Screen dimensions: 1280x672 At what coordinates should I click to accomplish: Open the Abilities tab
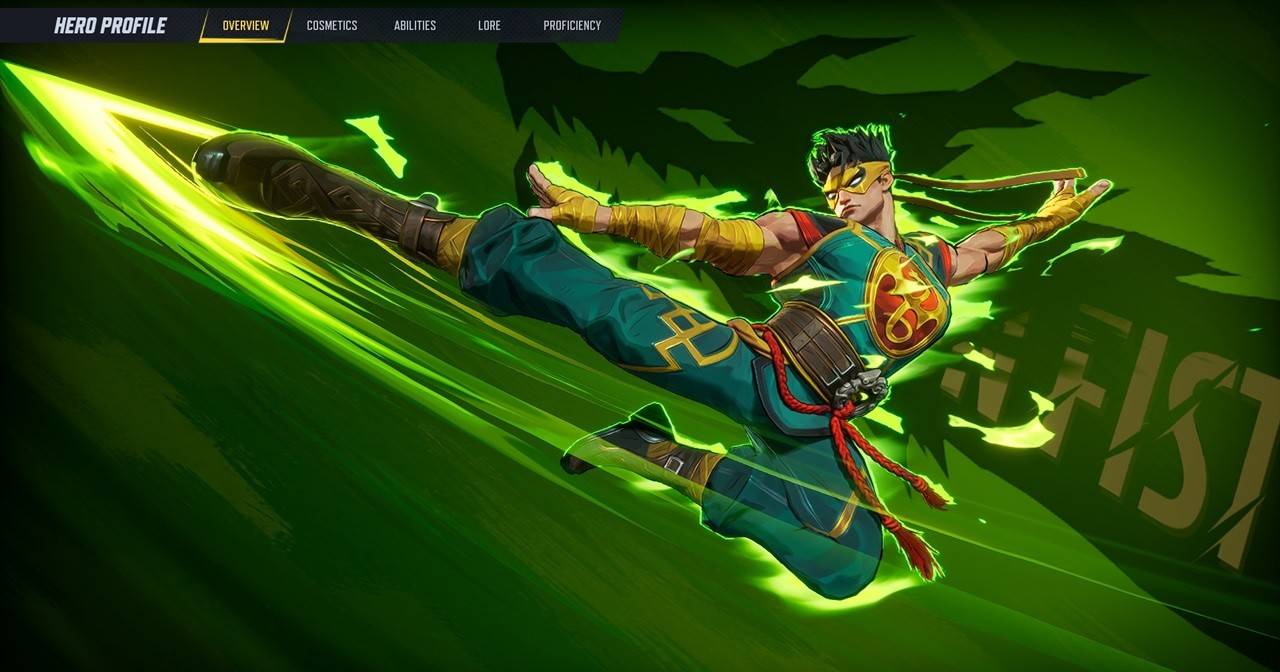(415, 26)
